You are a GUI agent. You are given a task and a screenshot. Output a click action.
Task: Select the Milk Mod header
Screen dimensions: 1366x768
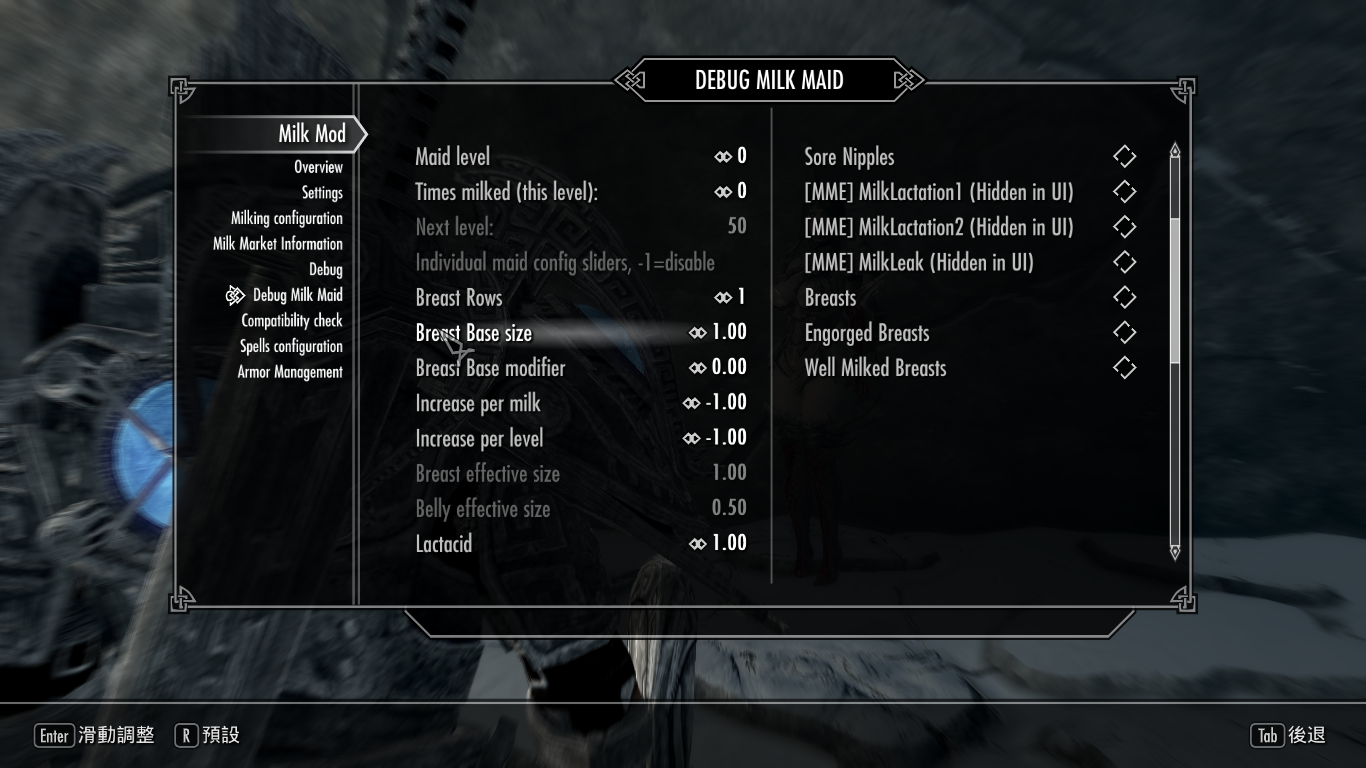(x=311, y=134)
